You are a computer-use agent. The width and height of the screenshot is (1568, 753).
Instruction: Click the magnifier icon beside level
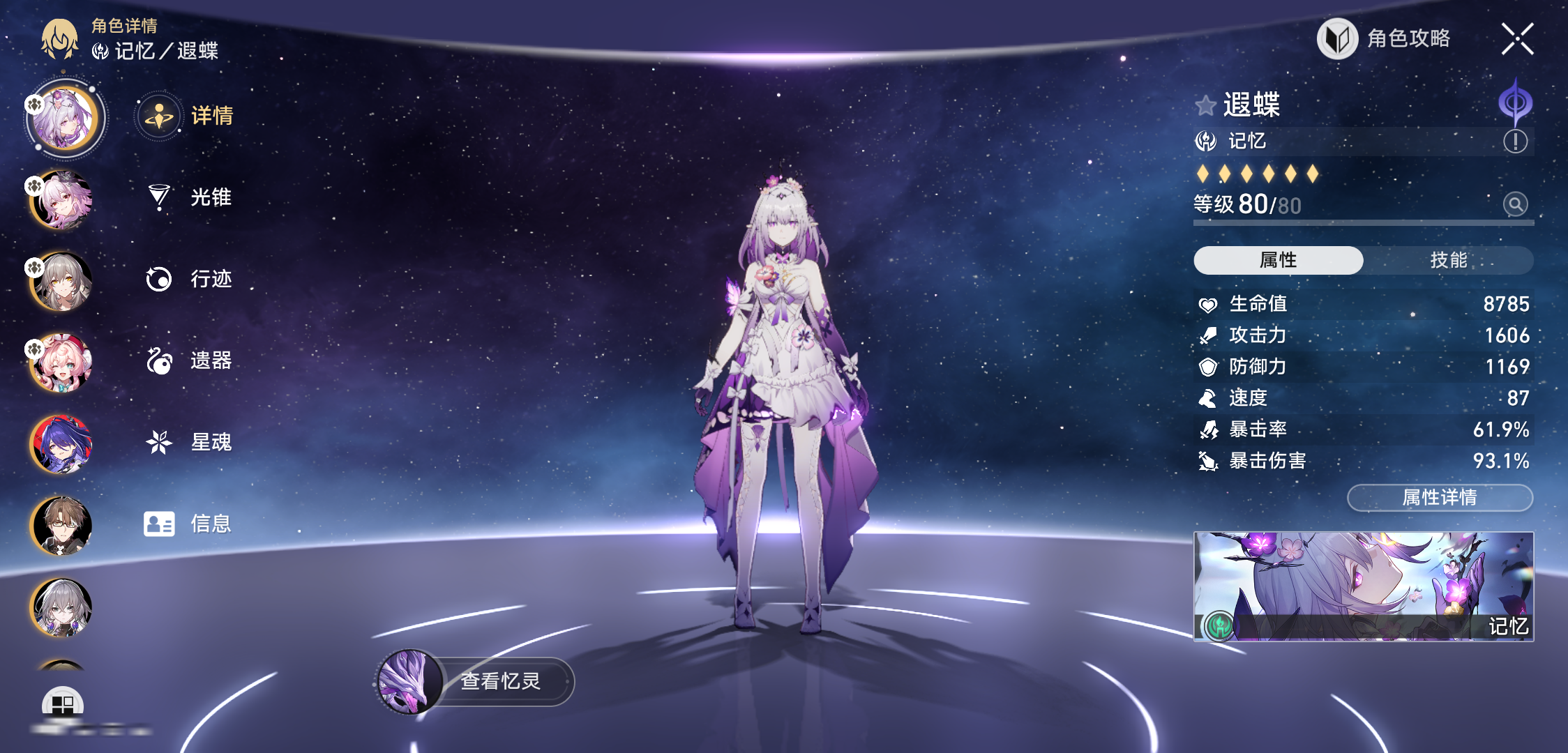[x=1515, y=204]
